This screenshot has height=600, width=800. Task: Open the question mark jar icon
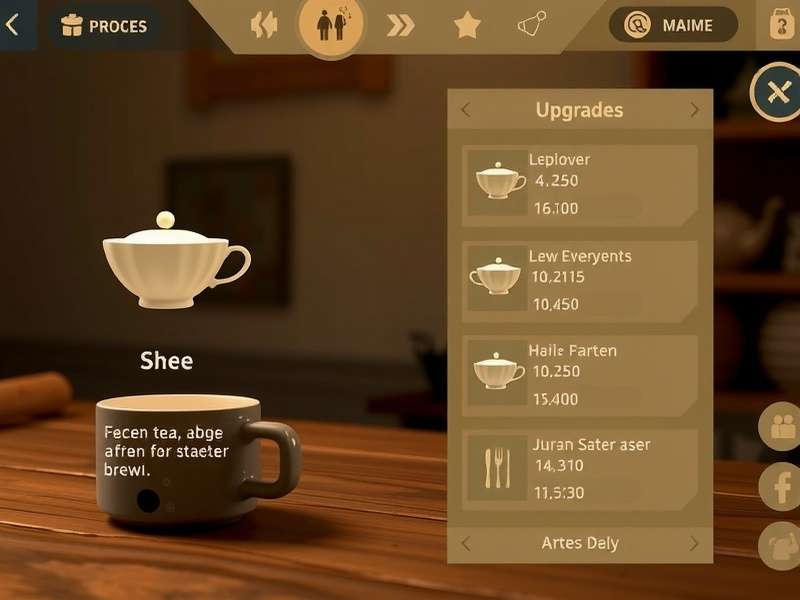782,25
